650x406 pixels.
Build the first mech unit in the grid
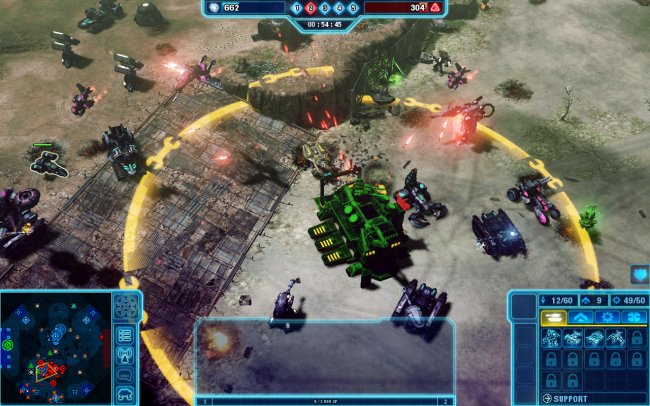tap(551, 338)
